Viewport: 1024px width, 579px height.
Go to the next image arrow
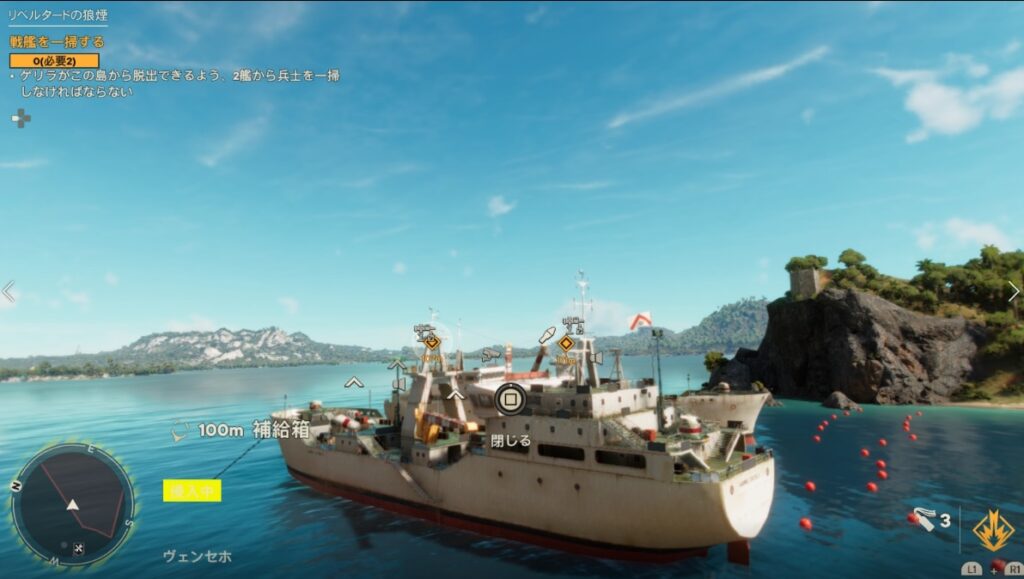coord(1013,292)
